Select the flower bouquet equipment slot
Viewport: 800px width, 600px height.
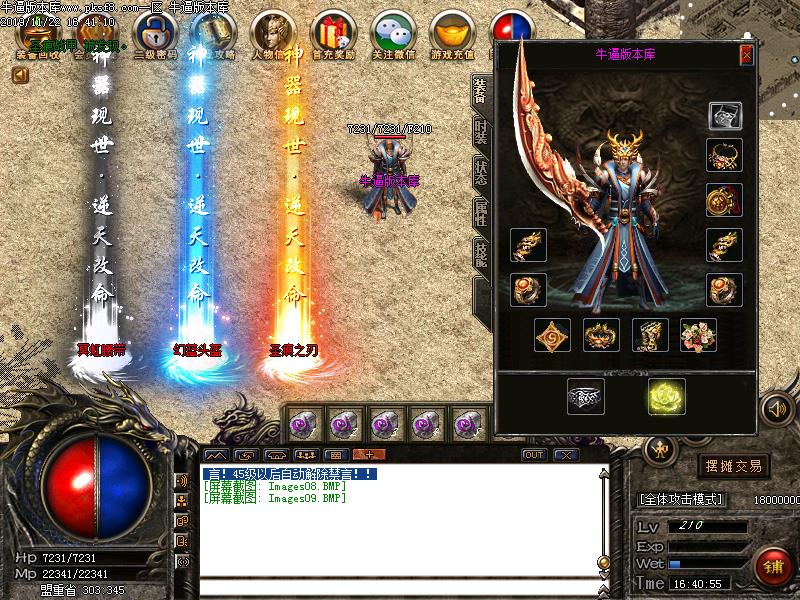pyautogui.click(x=698, y=335)
